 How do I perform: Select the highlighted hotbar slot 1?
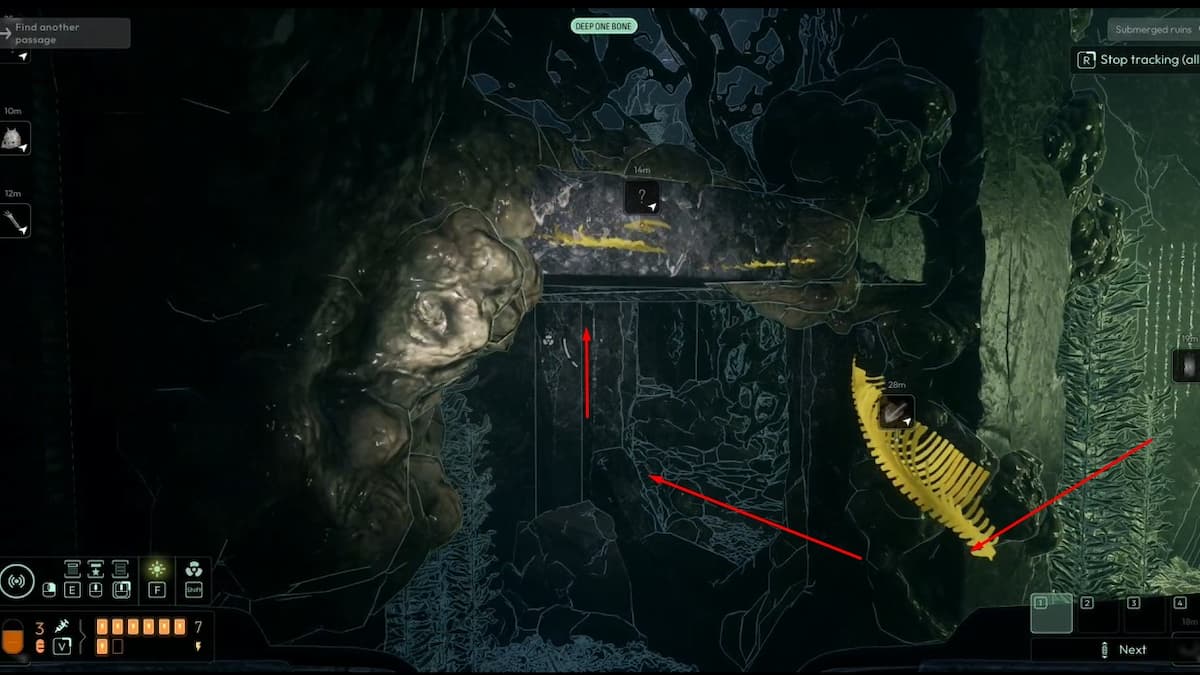(x=1051, y=613)
